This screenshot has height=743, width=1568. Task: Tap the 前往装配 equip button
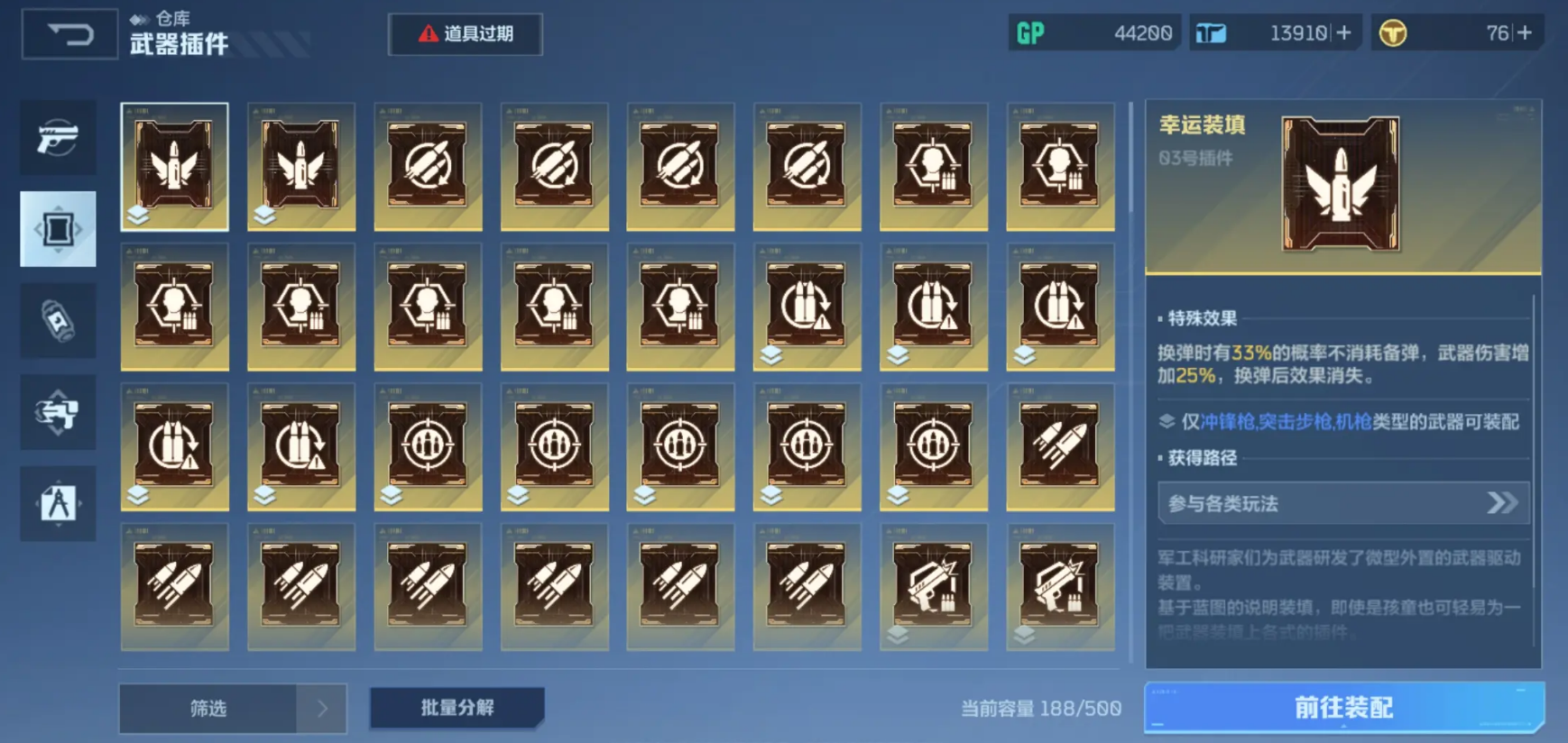(x=1343, y=709)
